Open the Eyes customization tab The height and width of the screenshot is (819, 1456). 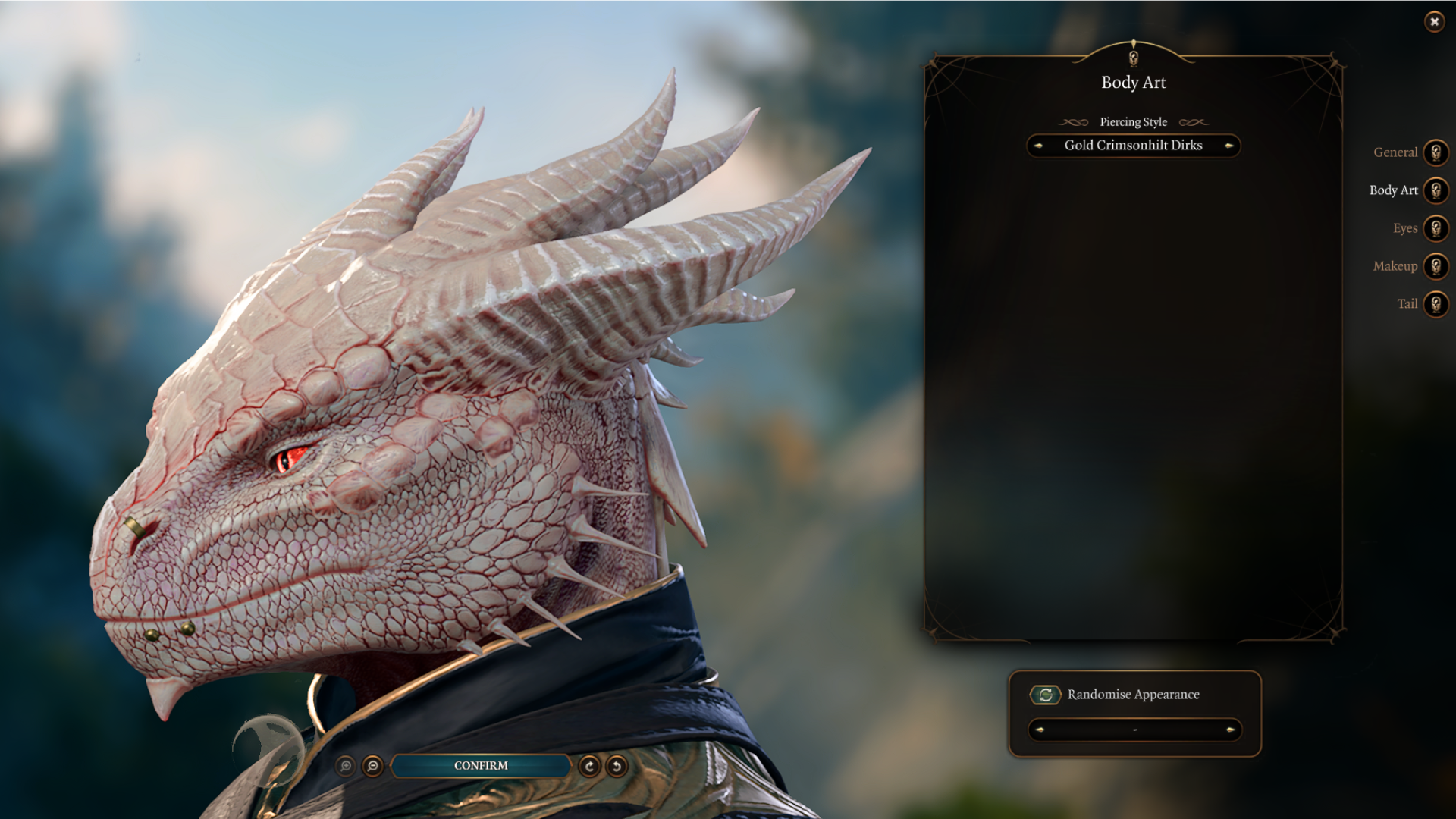click(1435, 228)
